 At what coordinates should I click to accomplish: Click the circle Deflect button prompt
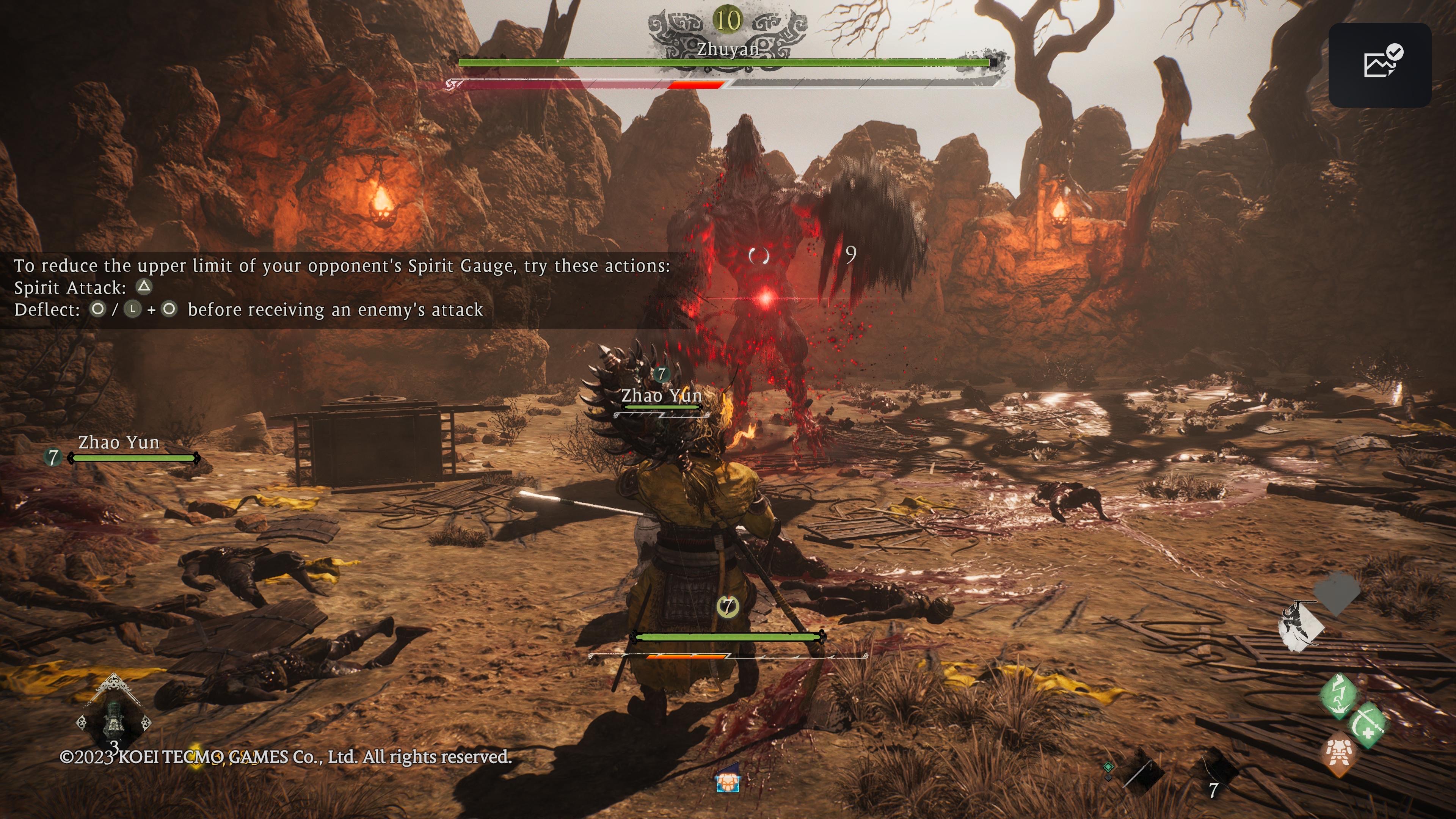(x=99, y=310)
